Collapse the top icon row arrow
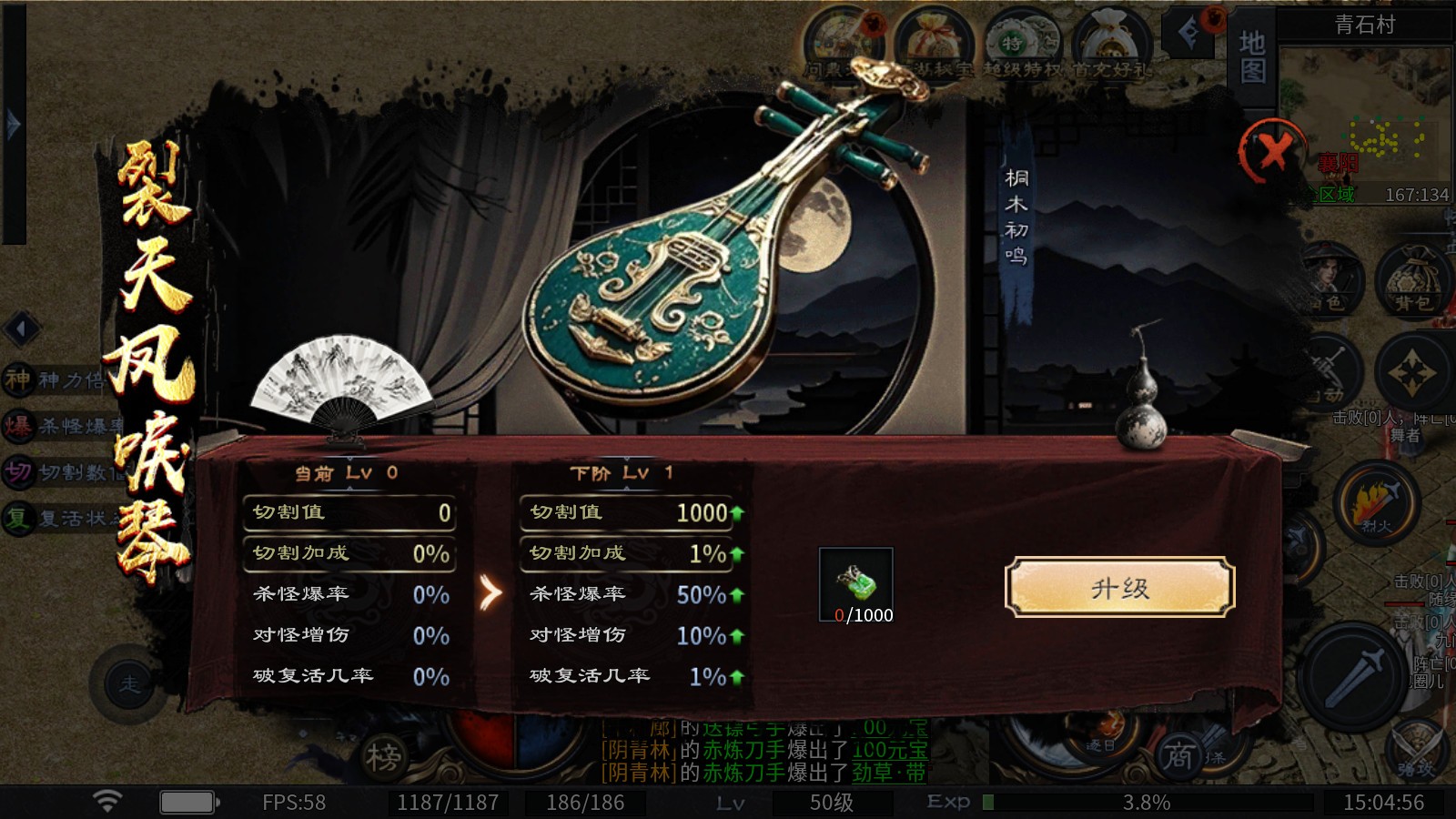Image resolution: width=1456 pixels, height=819 pixels. [1188, 34]
